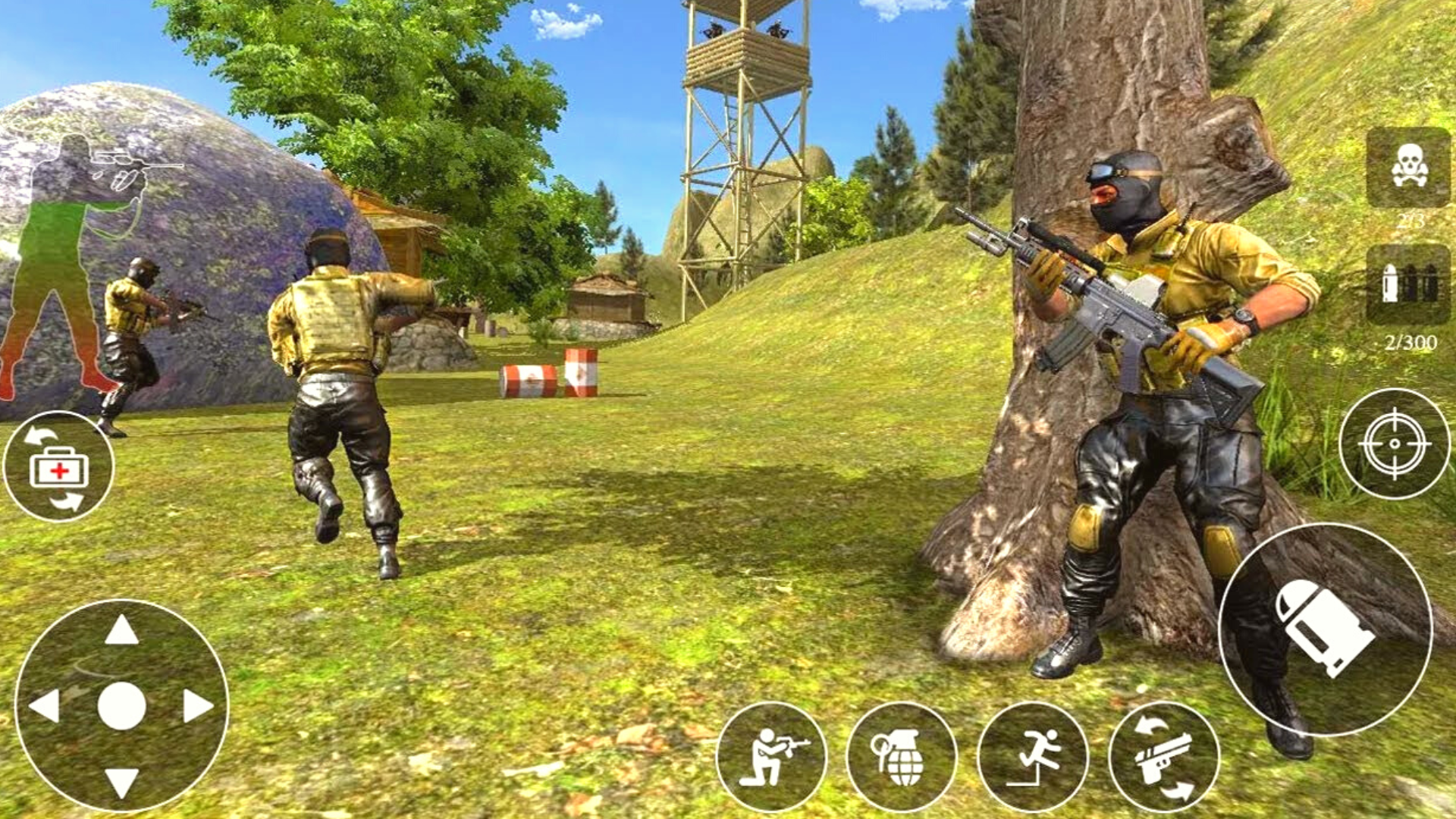Throw a grenade with the grenade button
This screenshot has width=1456, height=819.
pyautogui.click(x=902, y=757)
